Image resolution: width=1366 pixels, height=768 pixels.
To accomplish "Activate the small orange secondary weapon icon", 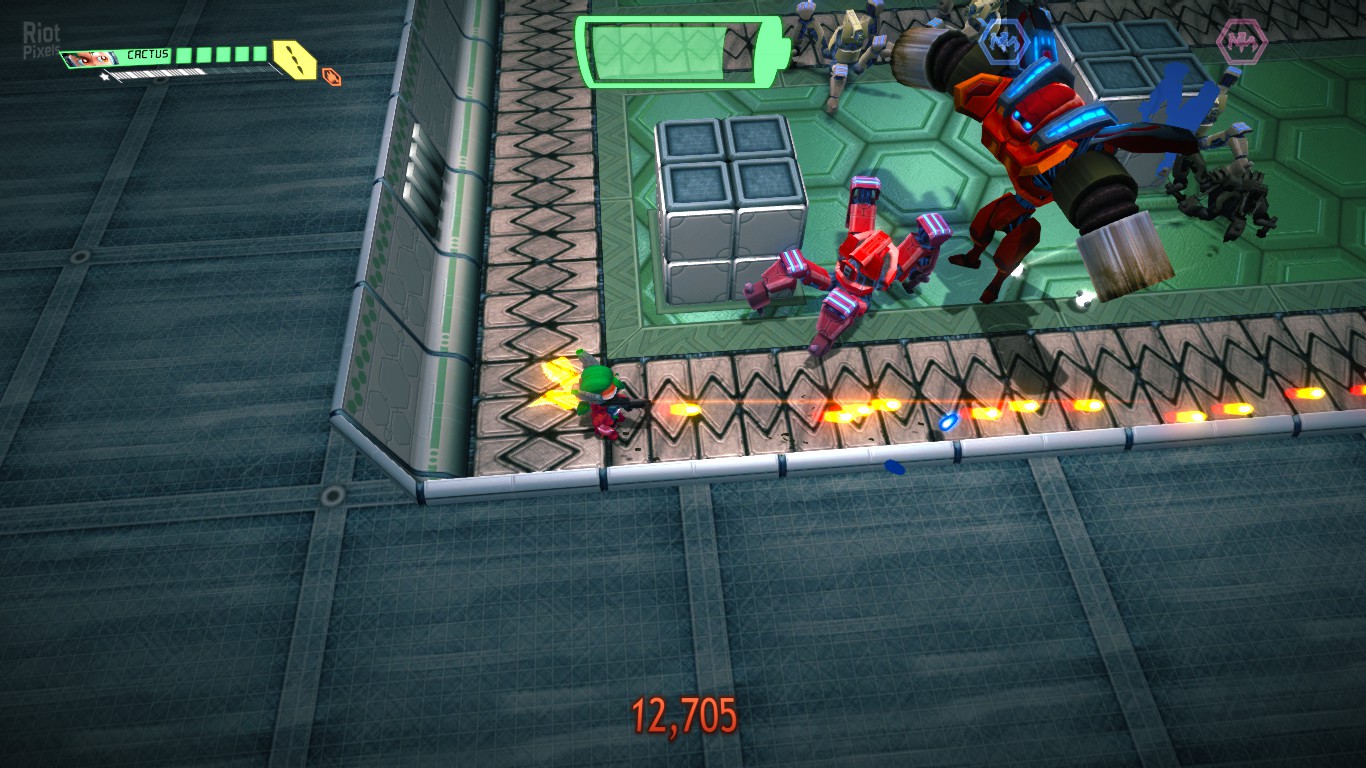I will [x=331, y=75].
